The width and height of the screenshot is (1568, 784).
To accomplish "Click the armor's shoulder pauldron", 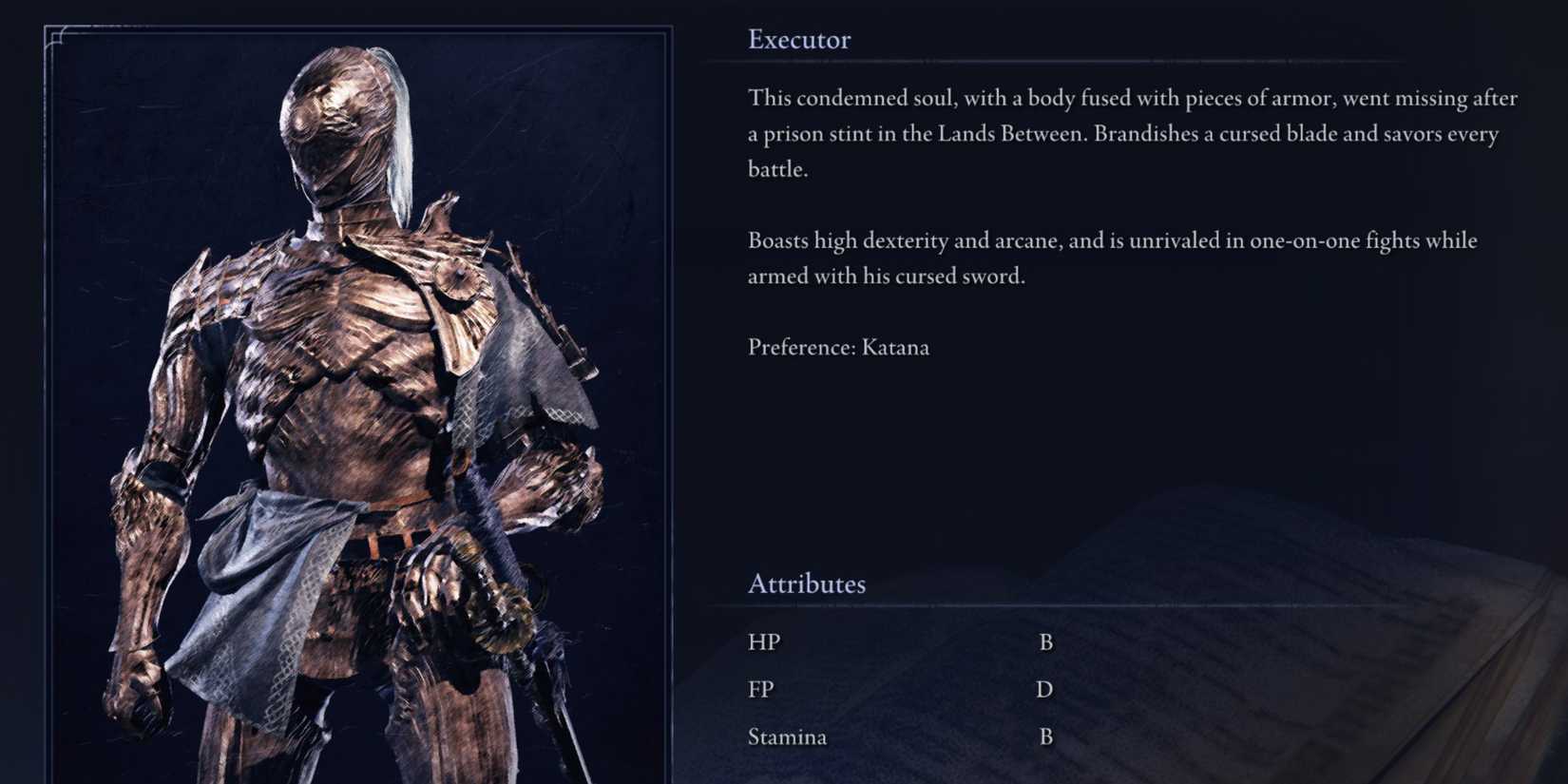I will coord(219,285).
